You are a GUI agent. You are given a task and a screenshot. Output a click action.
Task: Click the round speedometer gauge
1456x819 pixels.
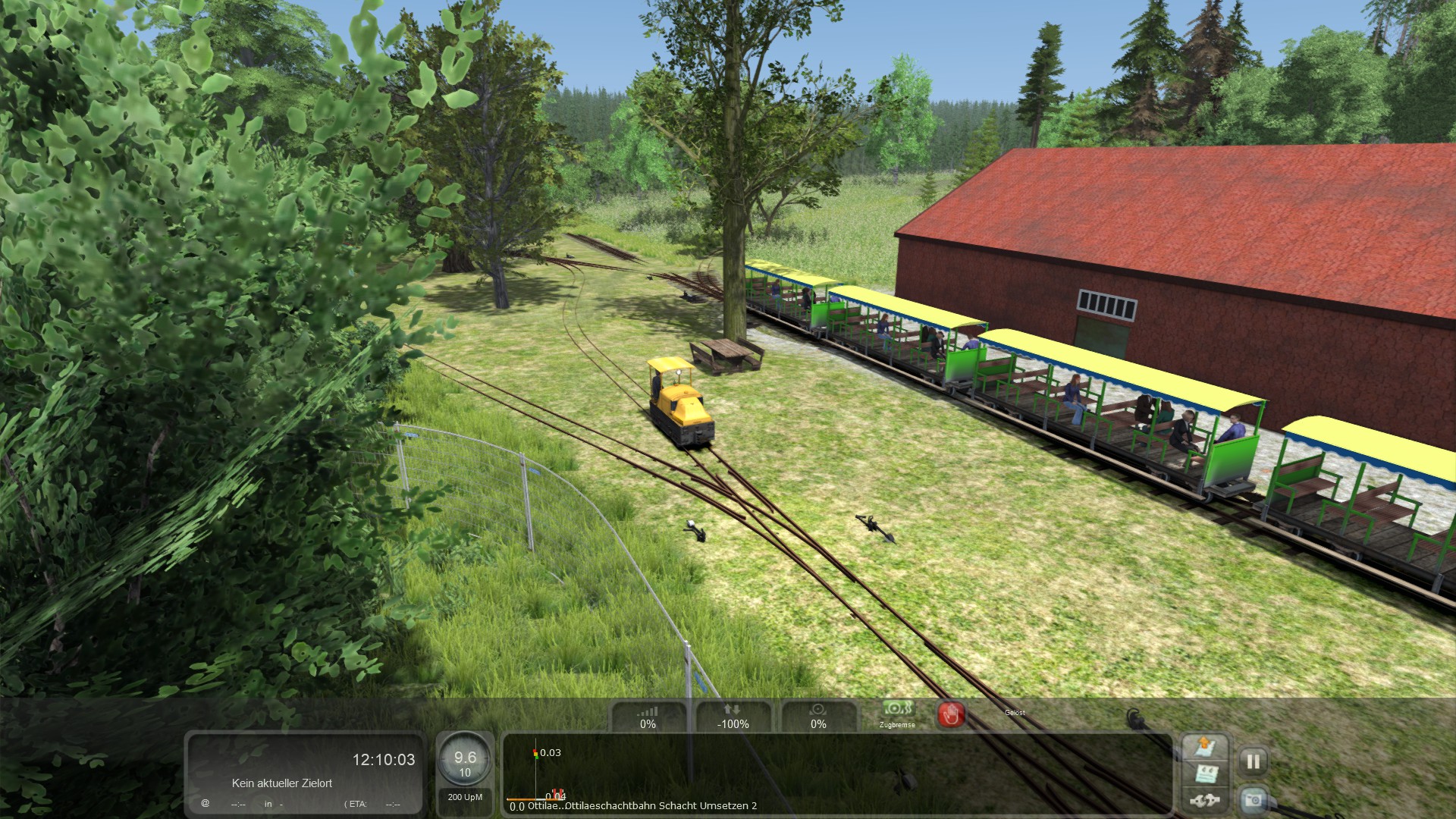click(465, 761)
